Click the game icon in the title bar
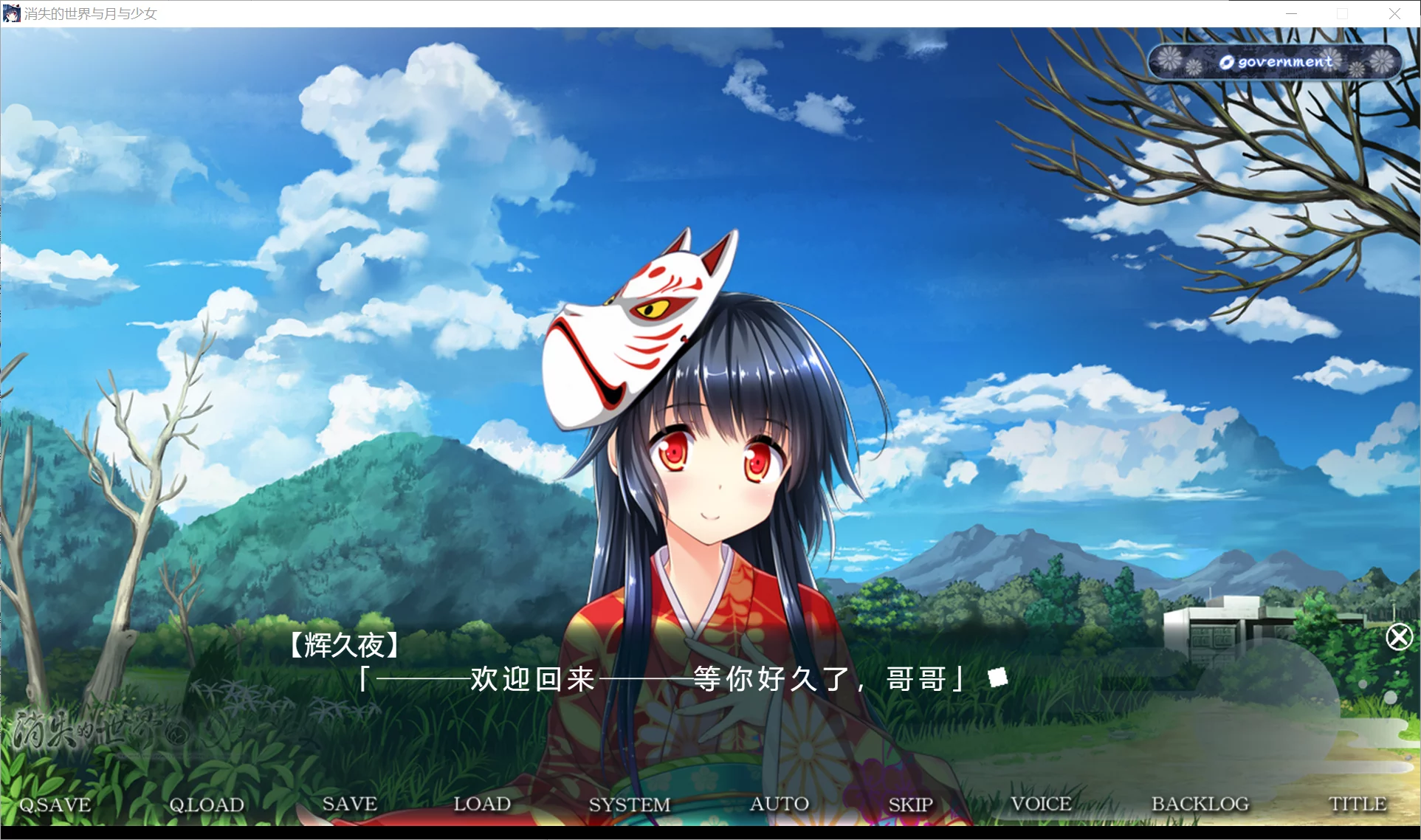The image size is (1421, 840). 11,13
